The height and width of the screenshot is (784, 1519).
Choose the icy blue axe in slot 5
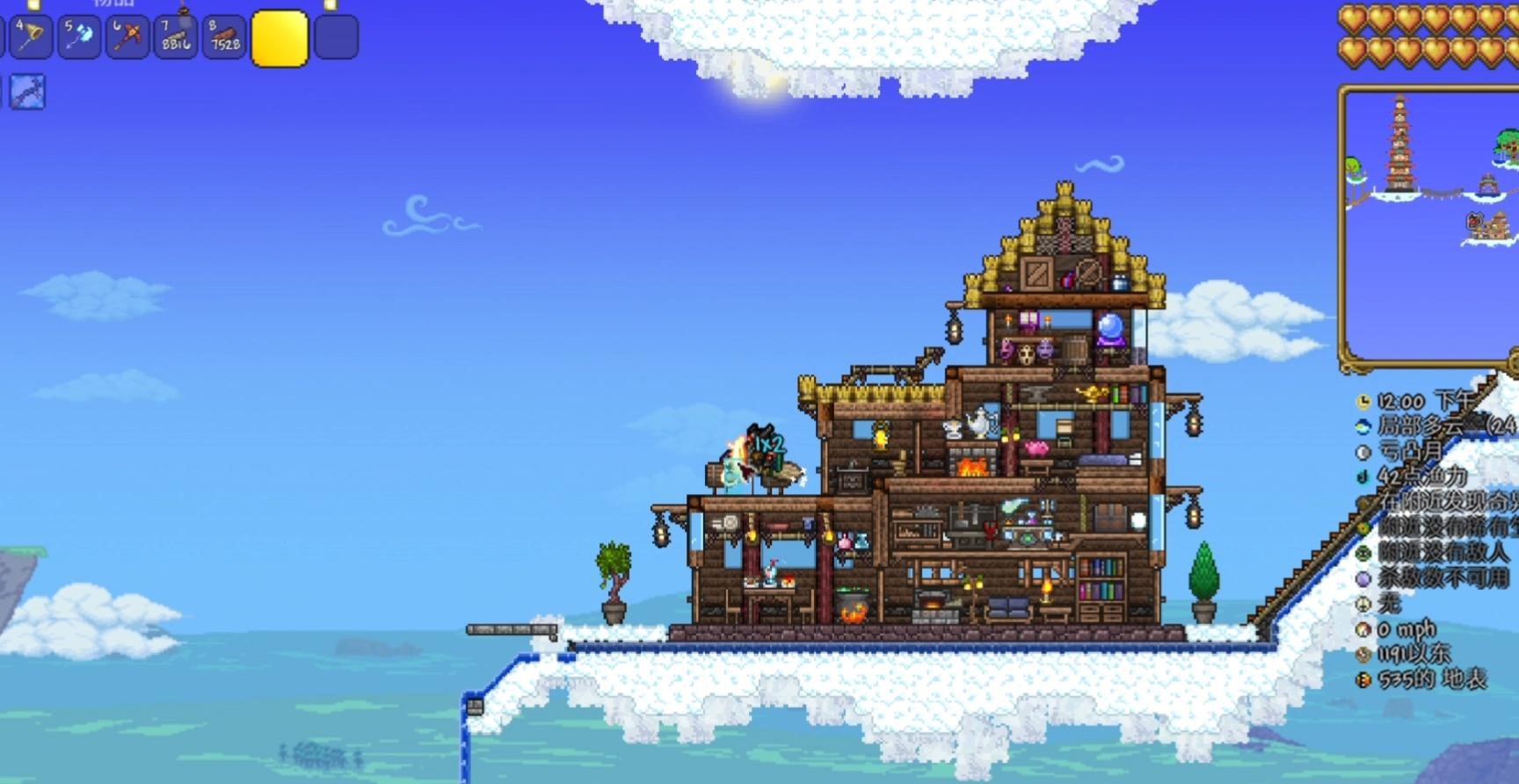pos(79,38)
